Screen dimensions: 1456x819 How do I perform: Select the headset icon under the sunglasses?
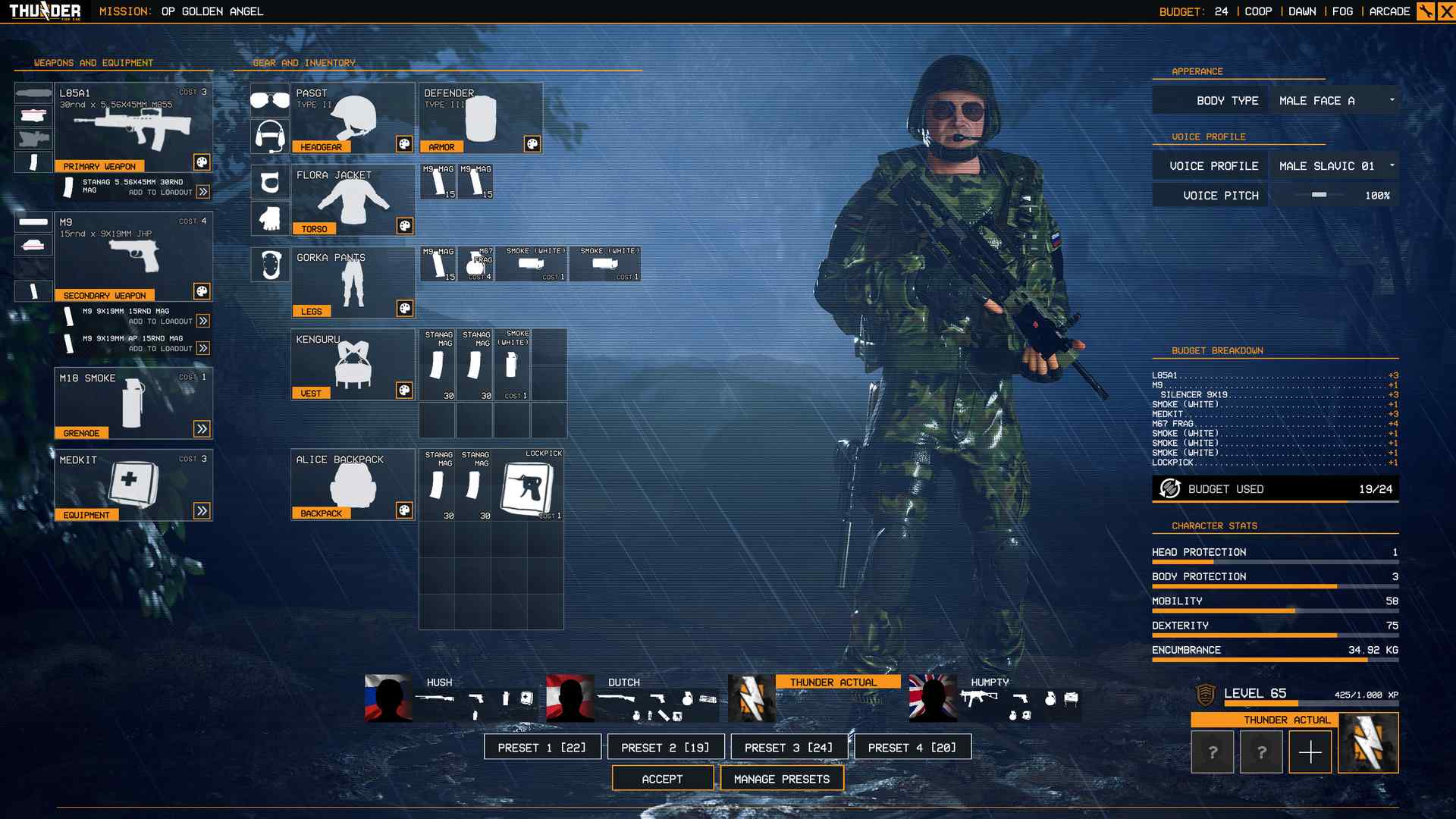[270, 136]
